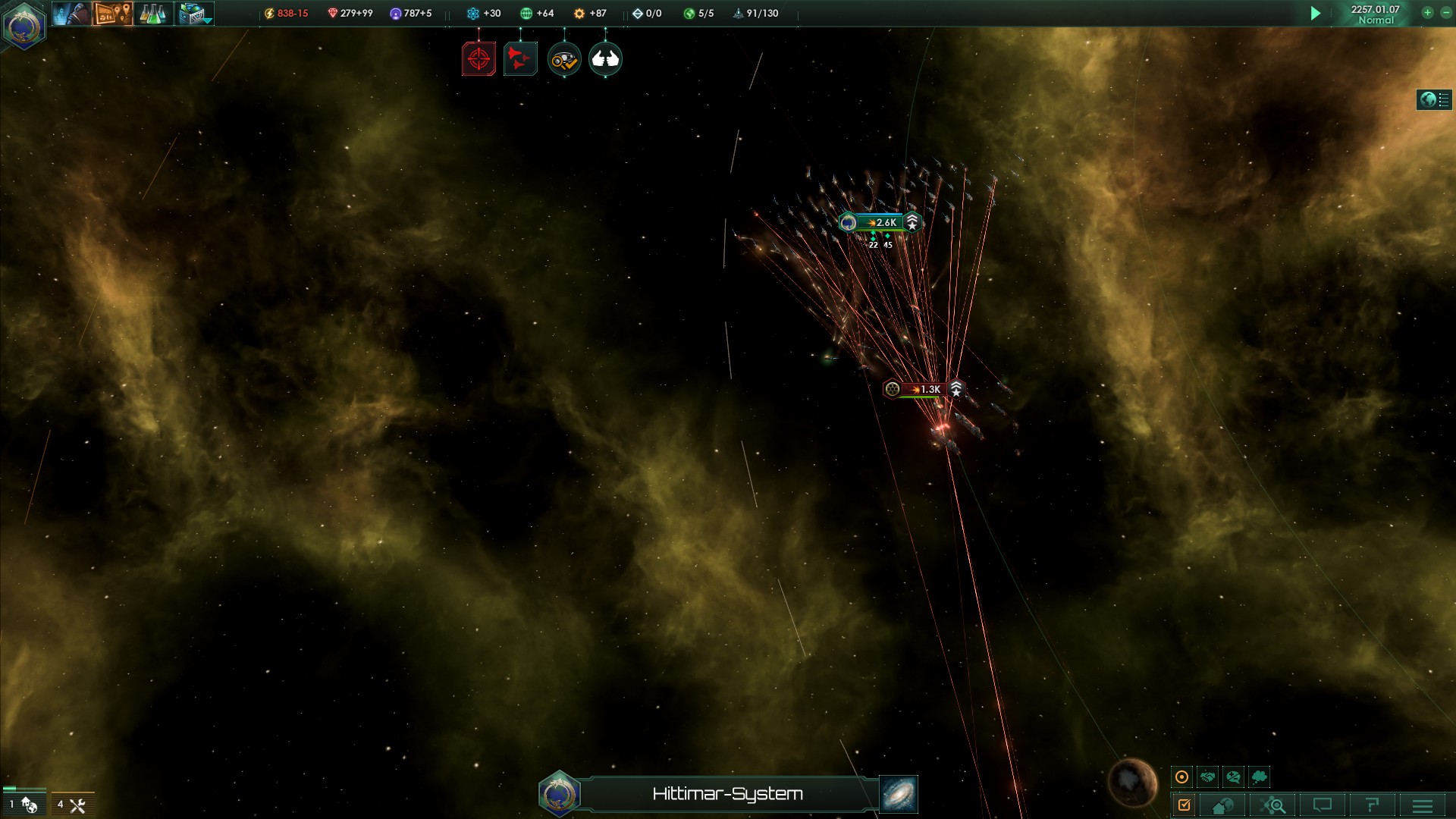This screenshot has width=1456, height=819.
Task: Open the contacts portrait panel
Action: point(71,14)
